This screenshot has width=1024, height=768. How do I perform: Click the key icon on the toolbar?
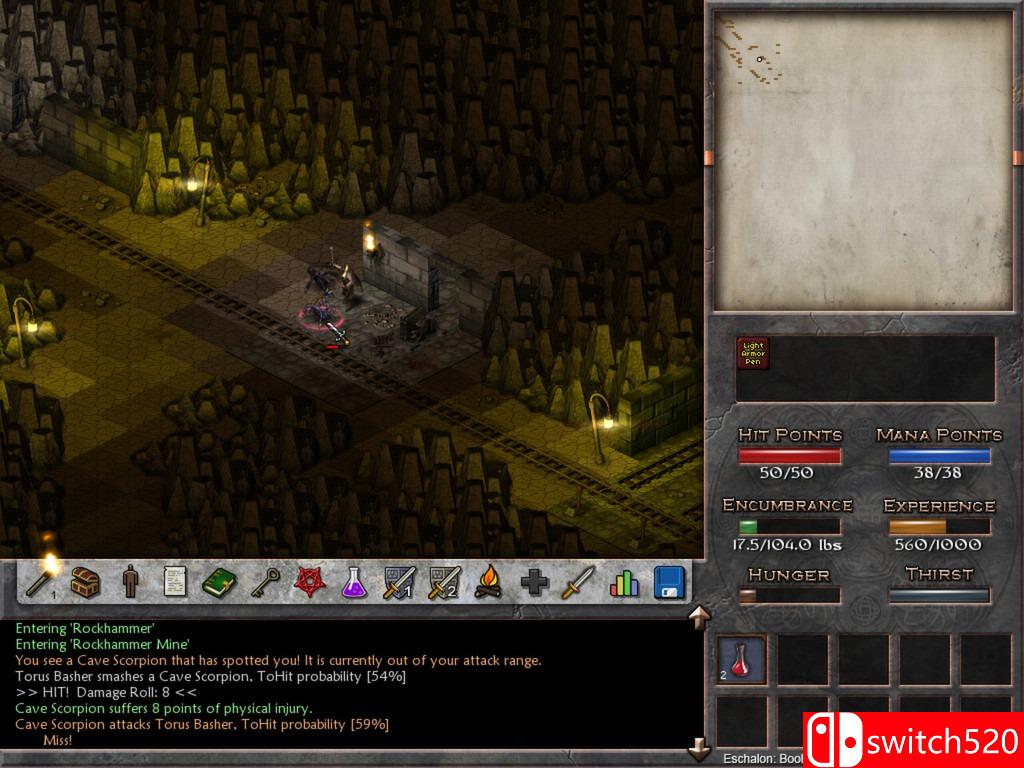(x=263, y=581)
